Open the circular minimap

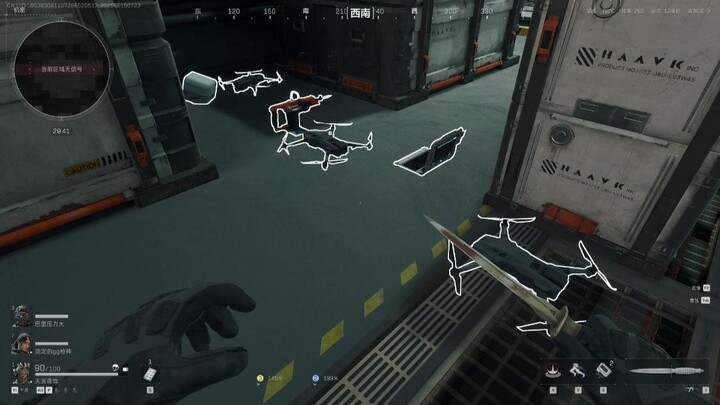click(x=62, y=70)
